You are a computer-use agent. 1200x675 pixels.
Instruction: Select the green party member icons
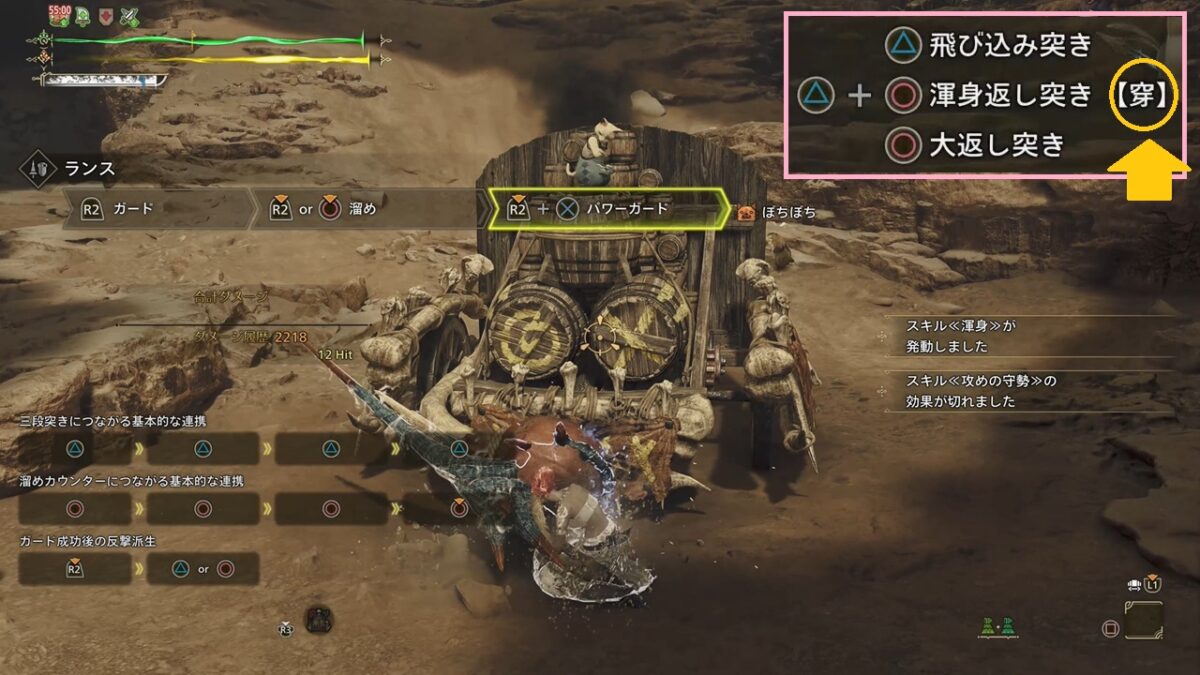tap(998, 626)
